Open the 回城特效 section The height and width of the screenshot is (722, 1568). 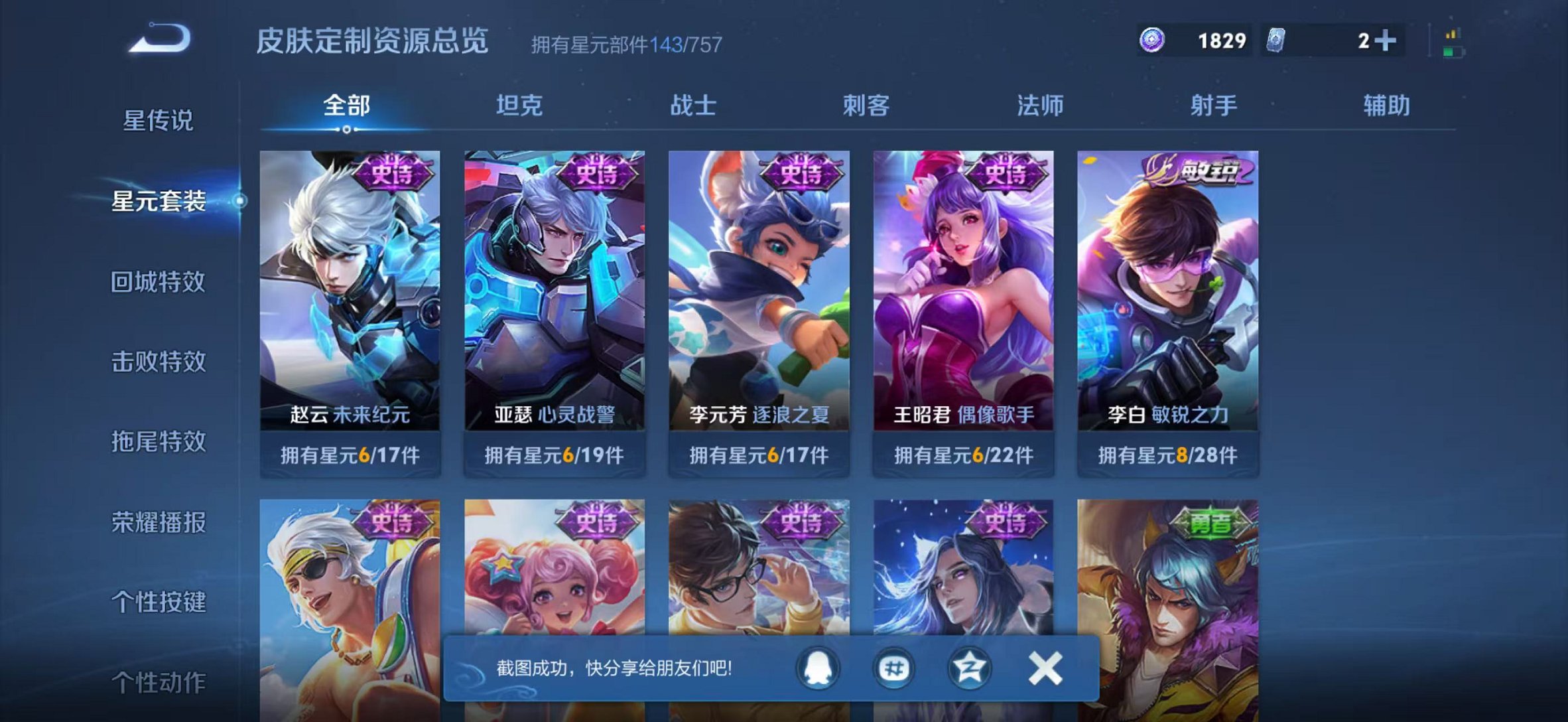pos(158,281)
